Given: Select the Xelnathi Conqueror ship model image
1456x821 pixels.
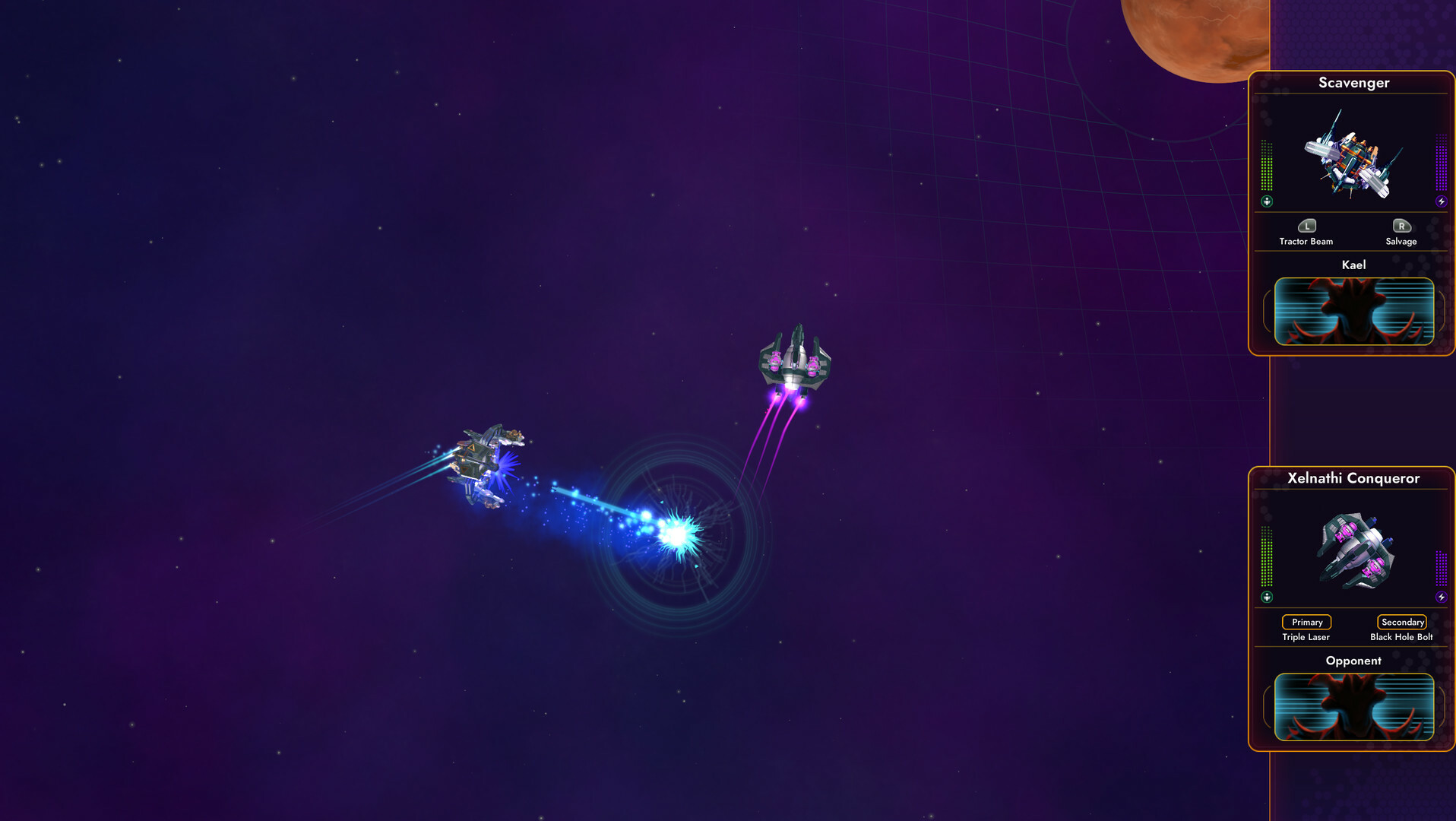Looking at the screenshot, I should coord(1356,553).
